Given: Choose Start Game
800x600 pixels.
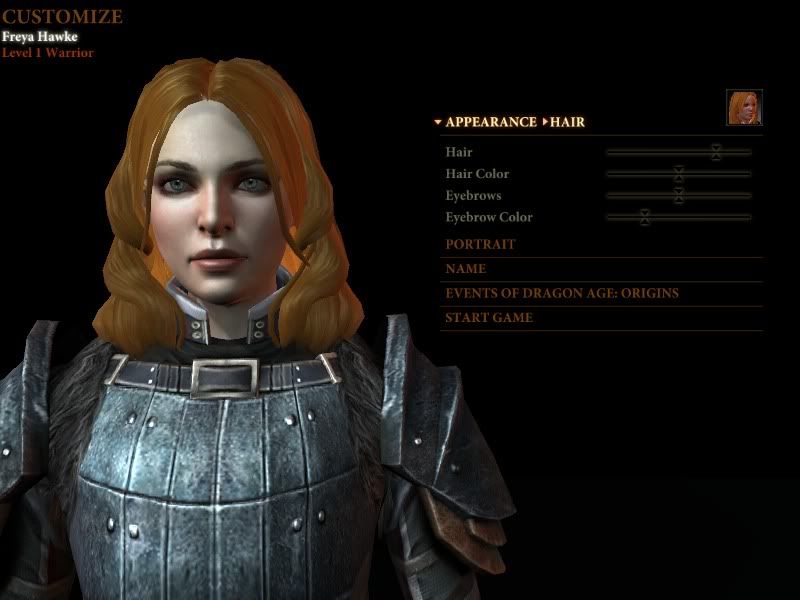Looking at the screenshot, I should coord(489,318).
